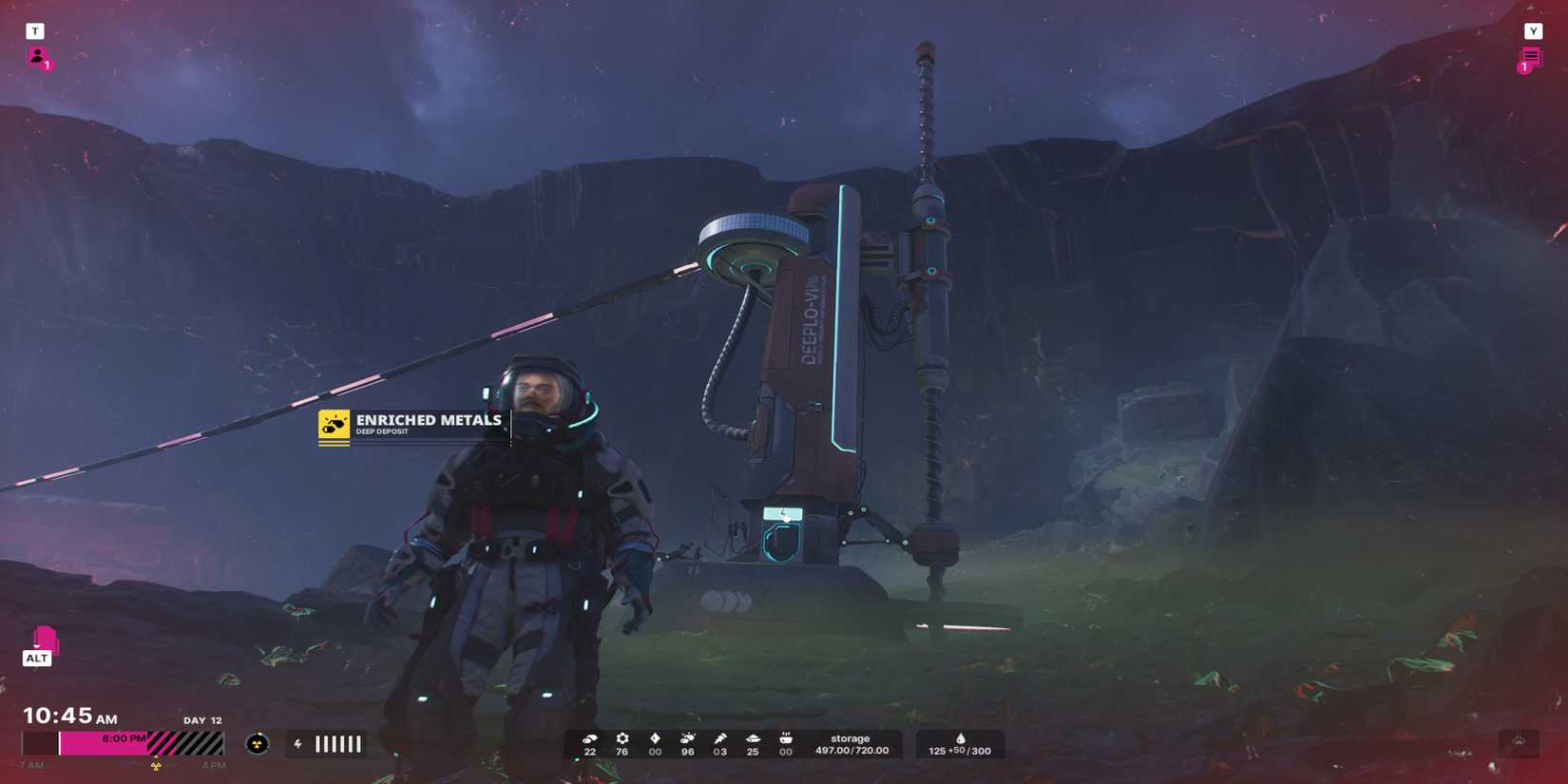Click the enriched metals icon showing 96
This screenshot has width=1568, height=784.
pyautogui.click(x=687, y=739)
